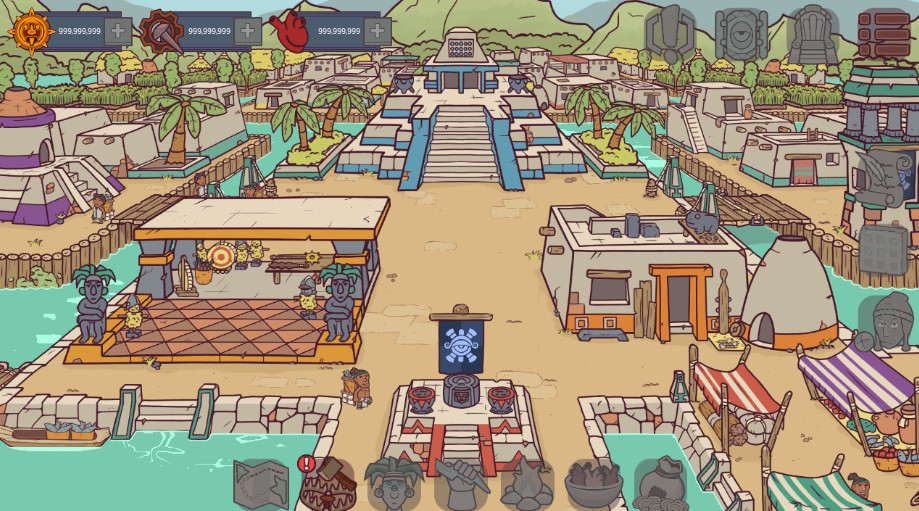Add more heart resource
The width and height of the screenshot is (919, 511).
click(x=377, y=31)
